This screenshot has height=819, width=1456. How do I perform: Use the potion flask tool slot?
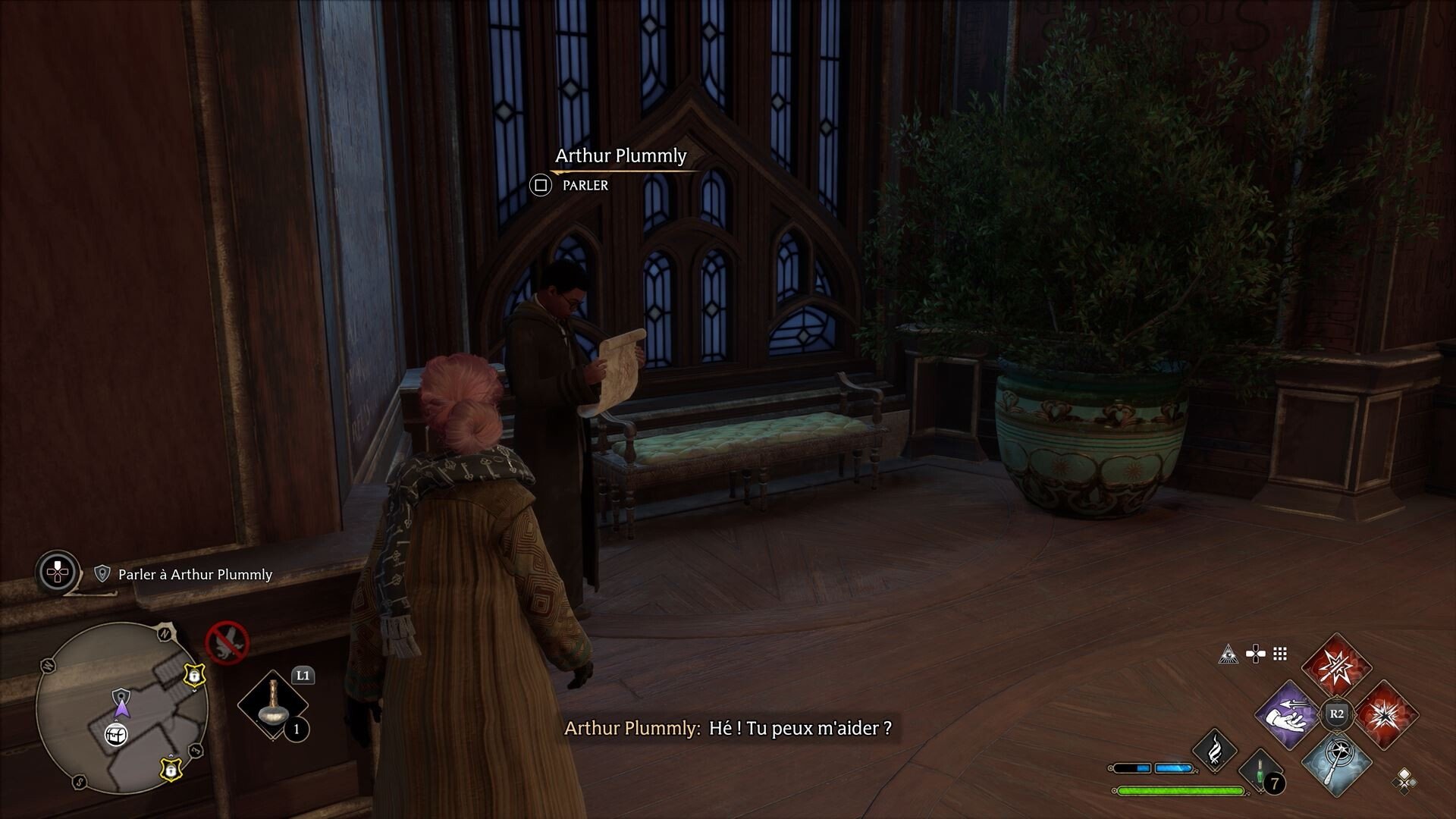272,705
